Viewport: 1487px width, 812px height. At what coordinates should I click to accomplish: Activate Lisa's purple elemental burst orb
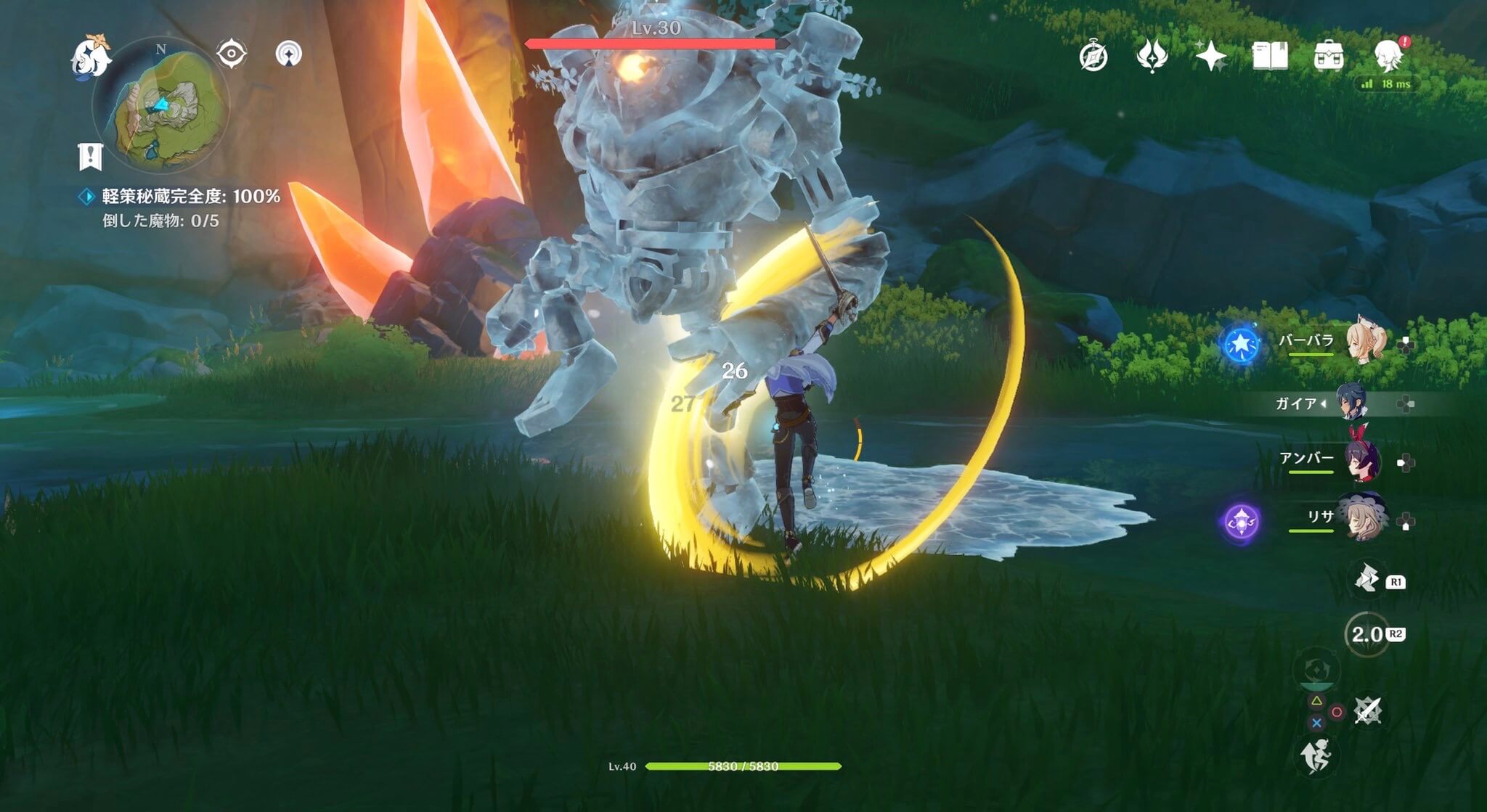tap(1241, 522)
